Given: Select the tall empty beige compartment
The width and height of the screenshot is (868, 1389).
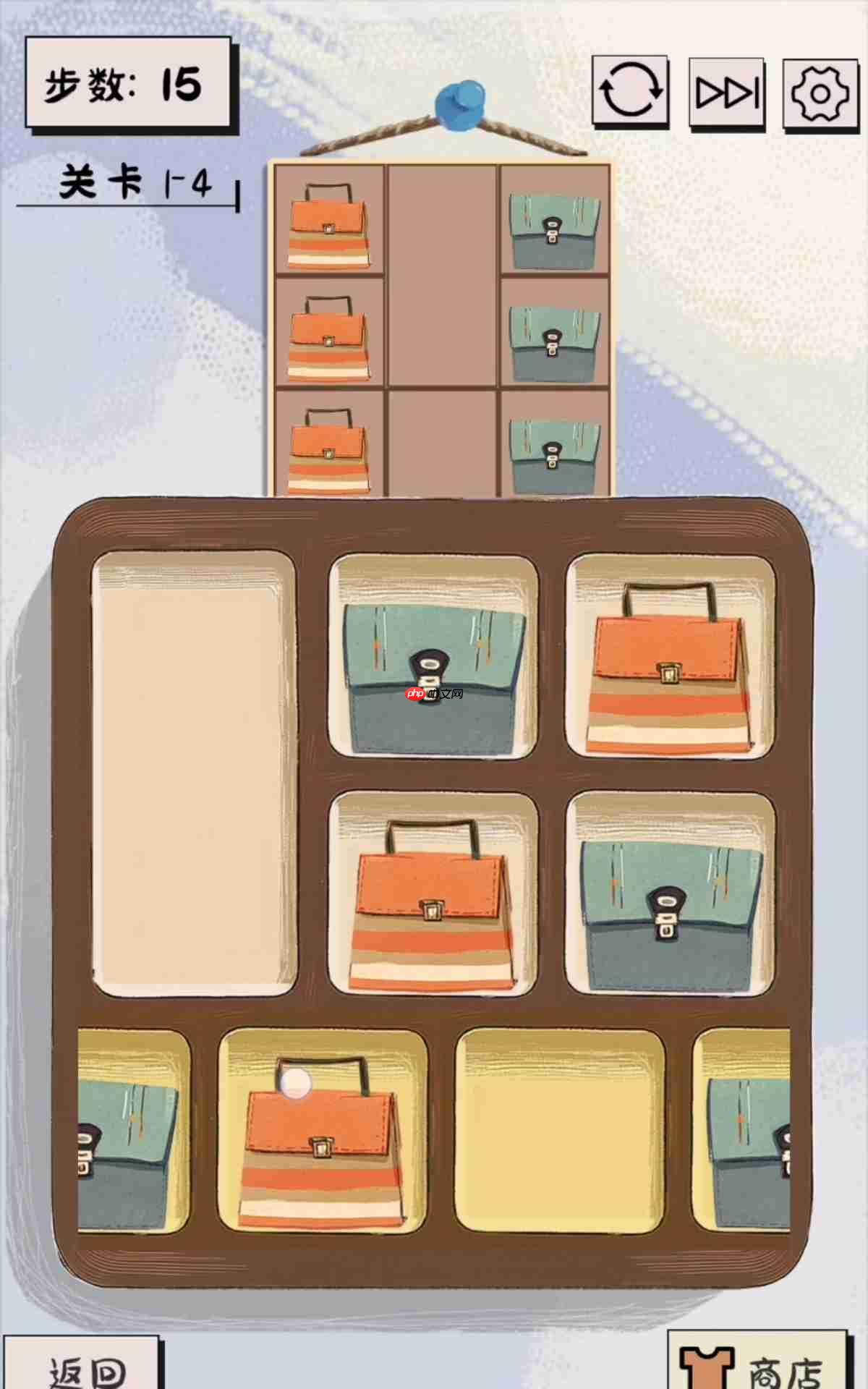Looking at the screenshot, I should [194, 773].
